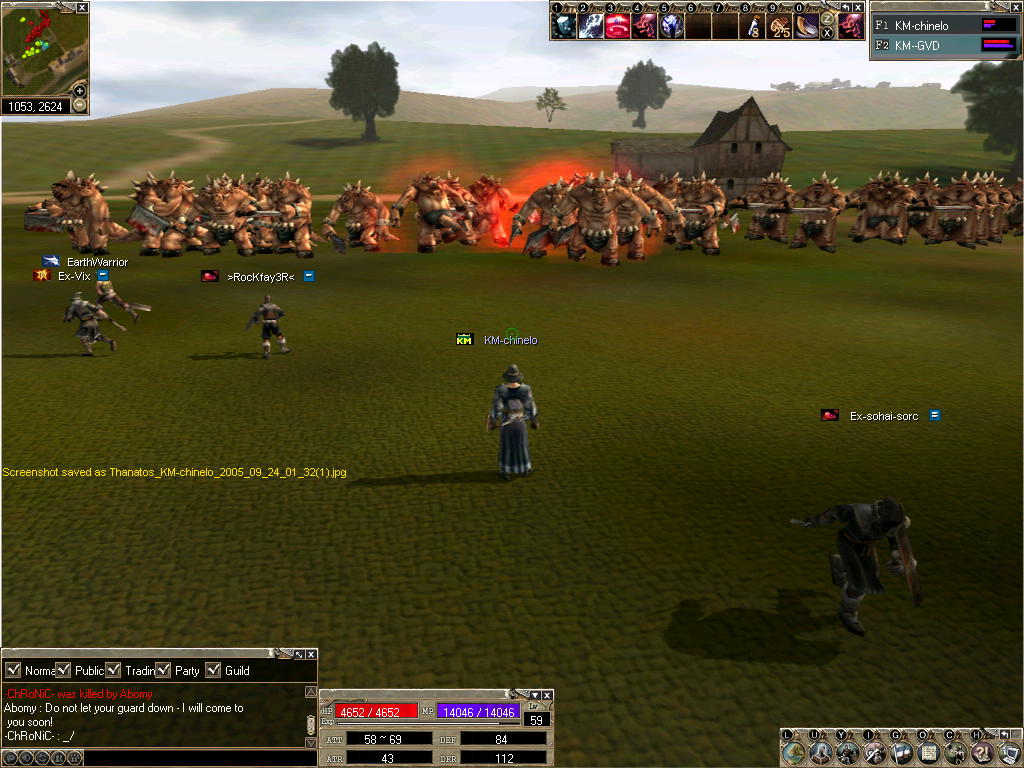Close the party list panel
1024x768 pixels.
click(1014, 7)
